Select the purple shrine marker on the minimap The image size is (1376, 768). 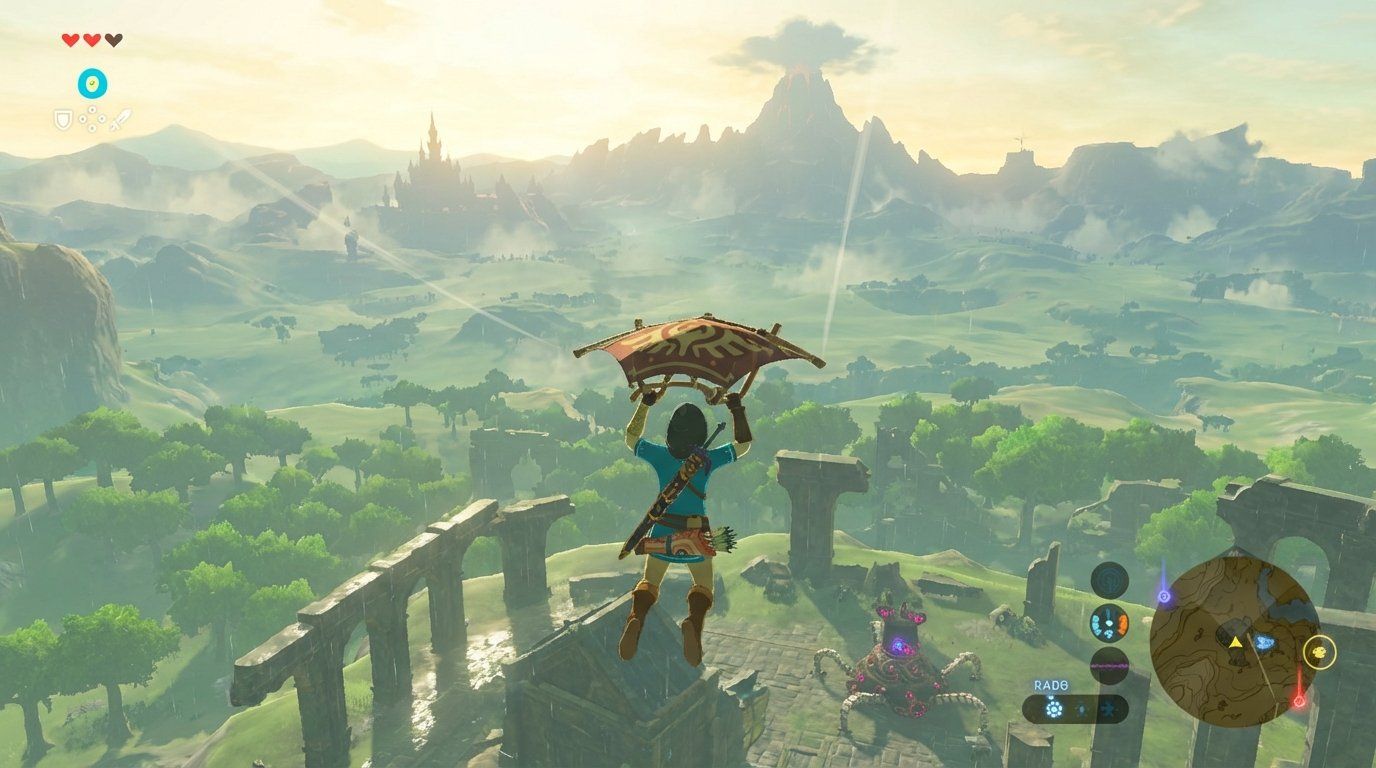point(1164,594)
